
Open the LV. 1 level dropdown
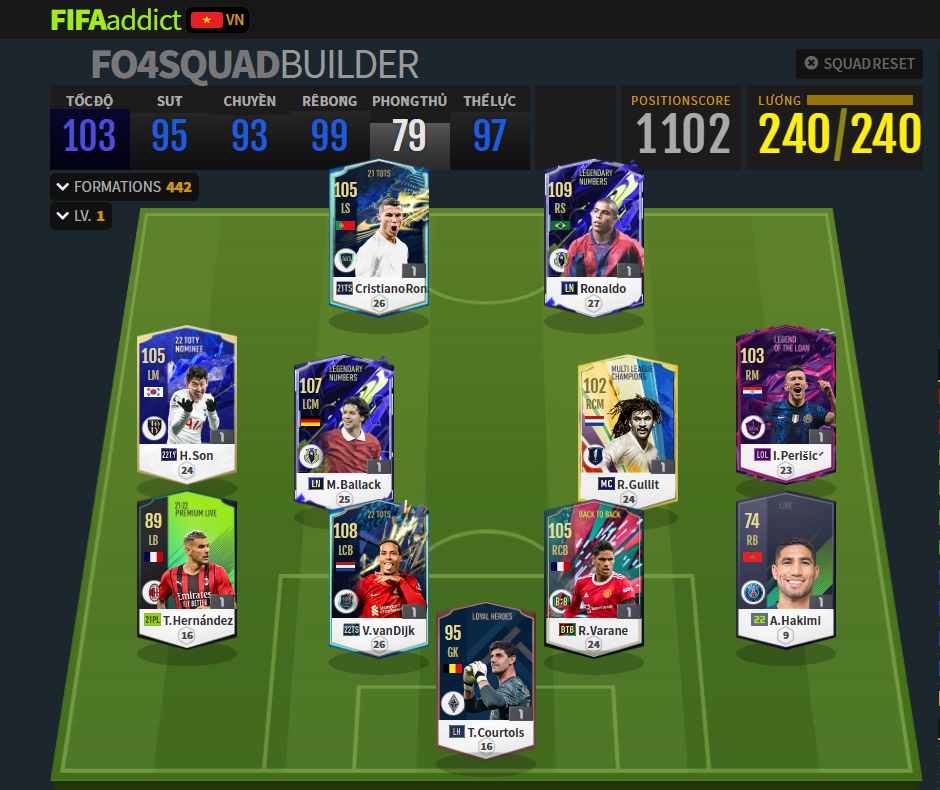coord(81,216)
